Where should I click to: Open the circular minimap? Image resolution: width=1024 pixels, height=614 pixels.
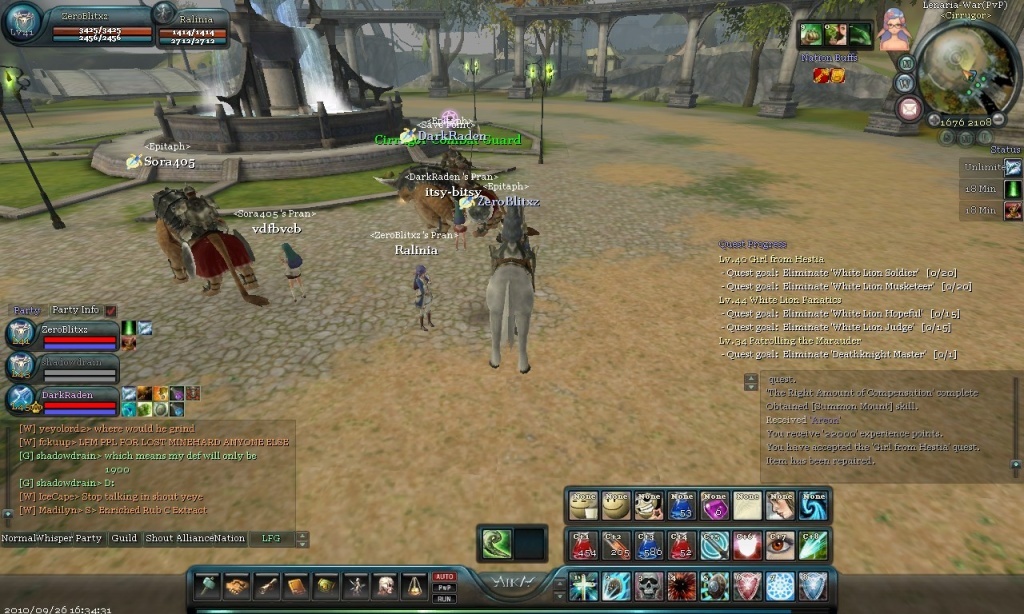[965, 68]
